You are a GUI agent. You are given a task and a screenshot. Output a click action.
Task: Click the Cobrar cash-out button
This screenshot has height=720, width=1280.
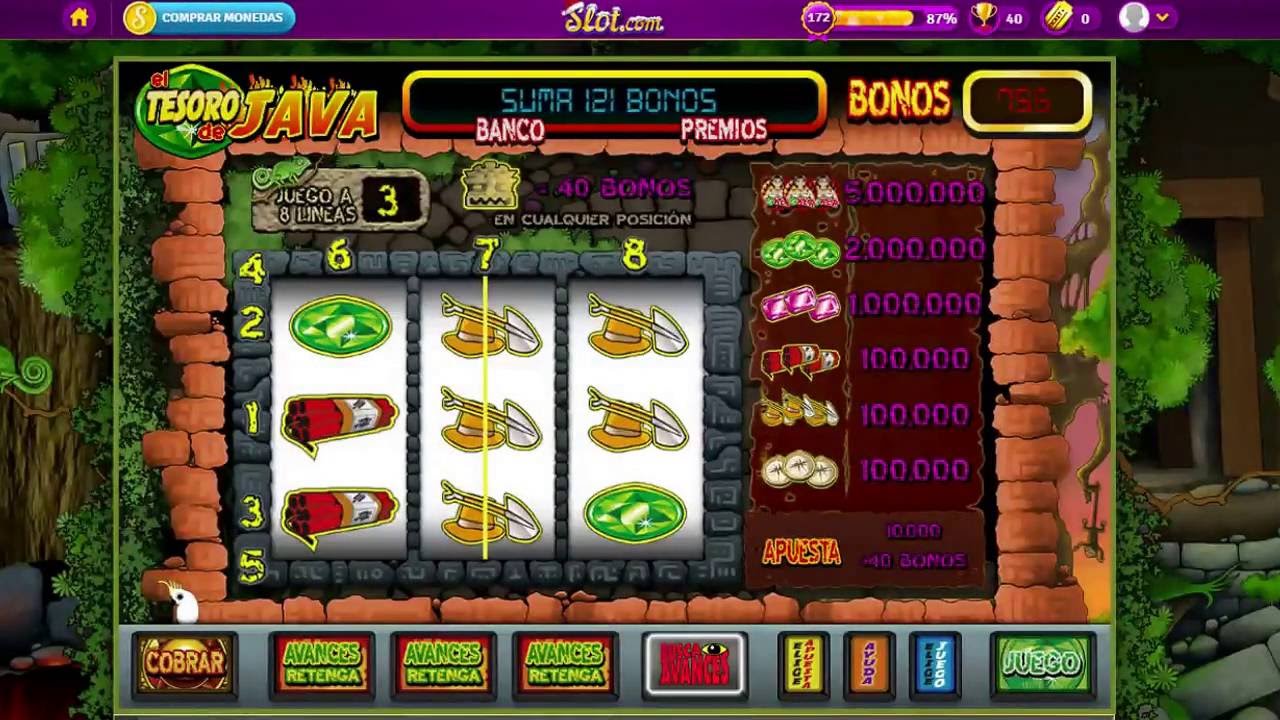point(185,662)
